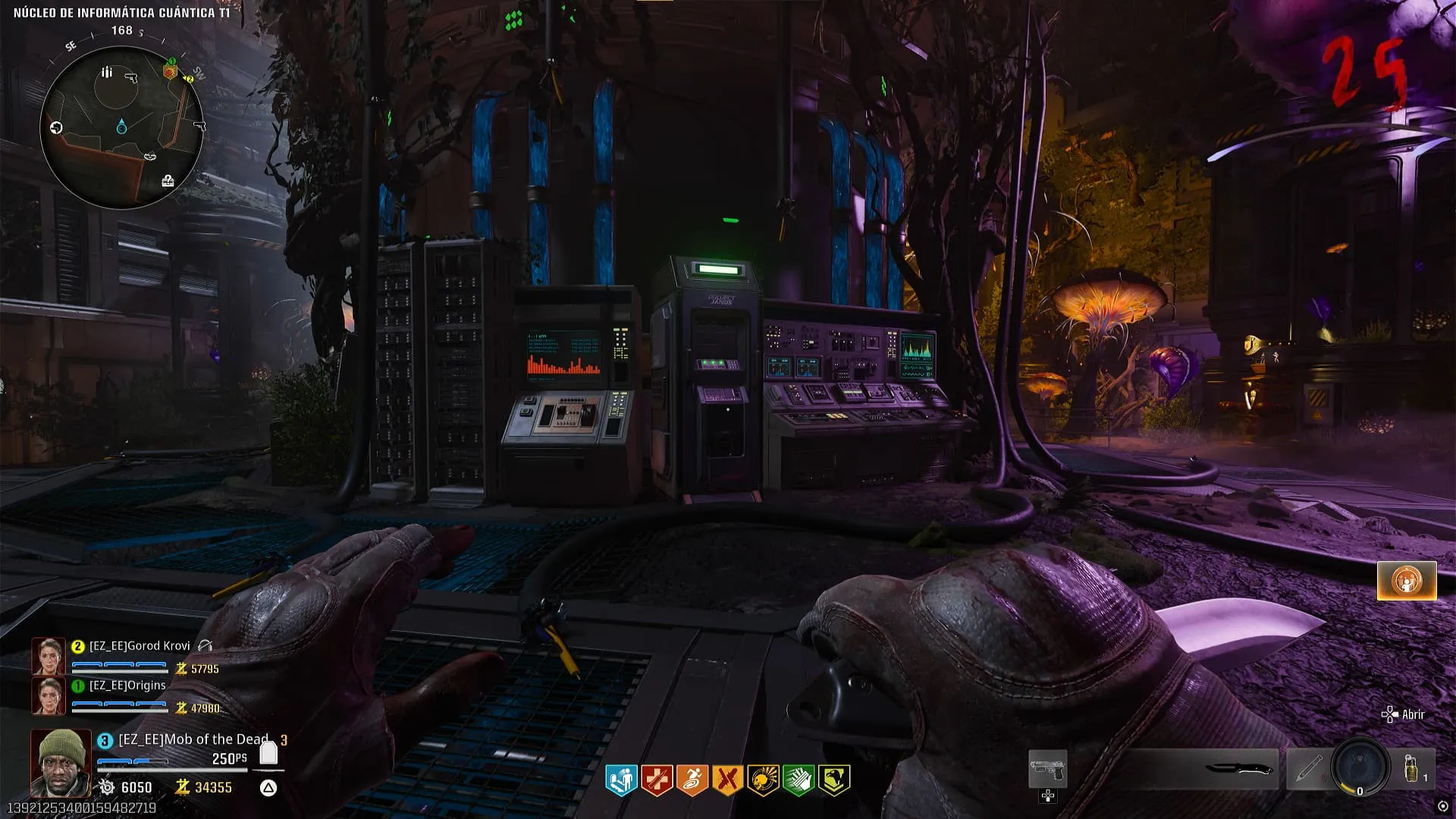Click the salvage gear icon
The width and height of the screenshot is (1456, 819).
point(107,787)
